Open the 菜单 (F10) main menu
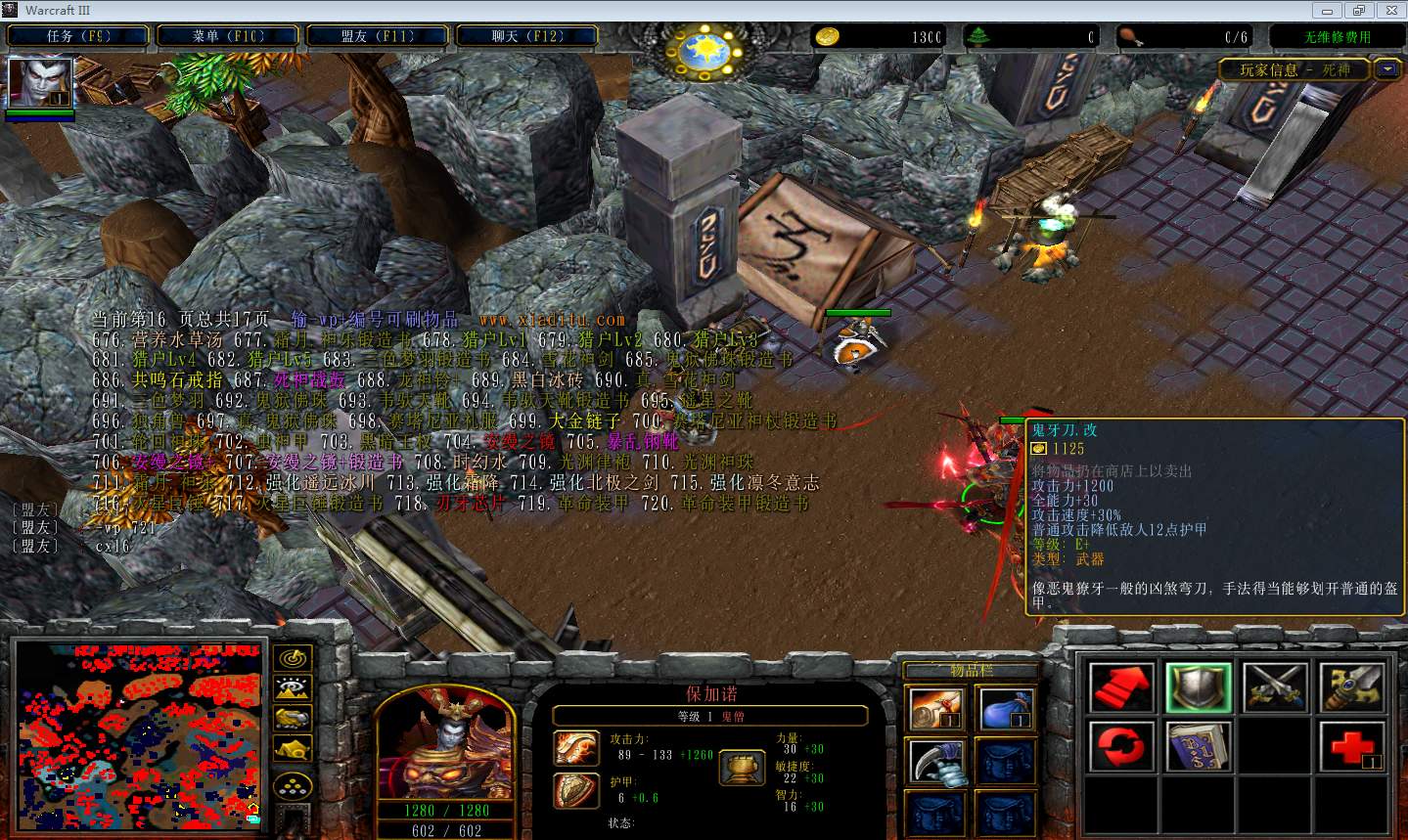The height and width of the screenshot is (840, 1408). click(228, 36)
